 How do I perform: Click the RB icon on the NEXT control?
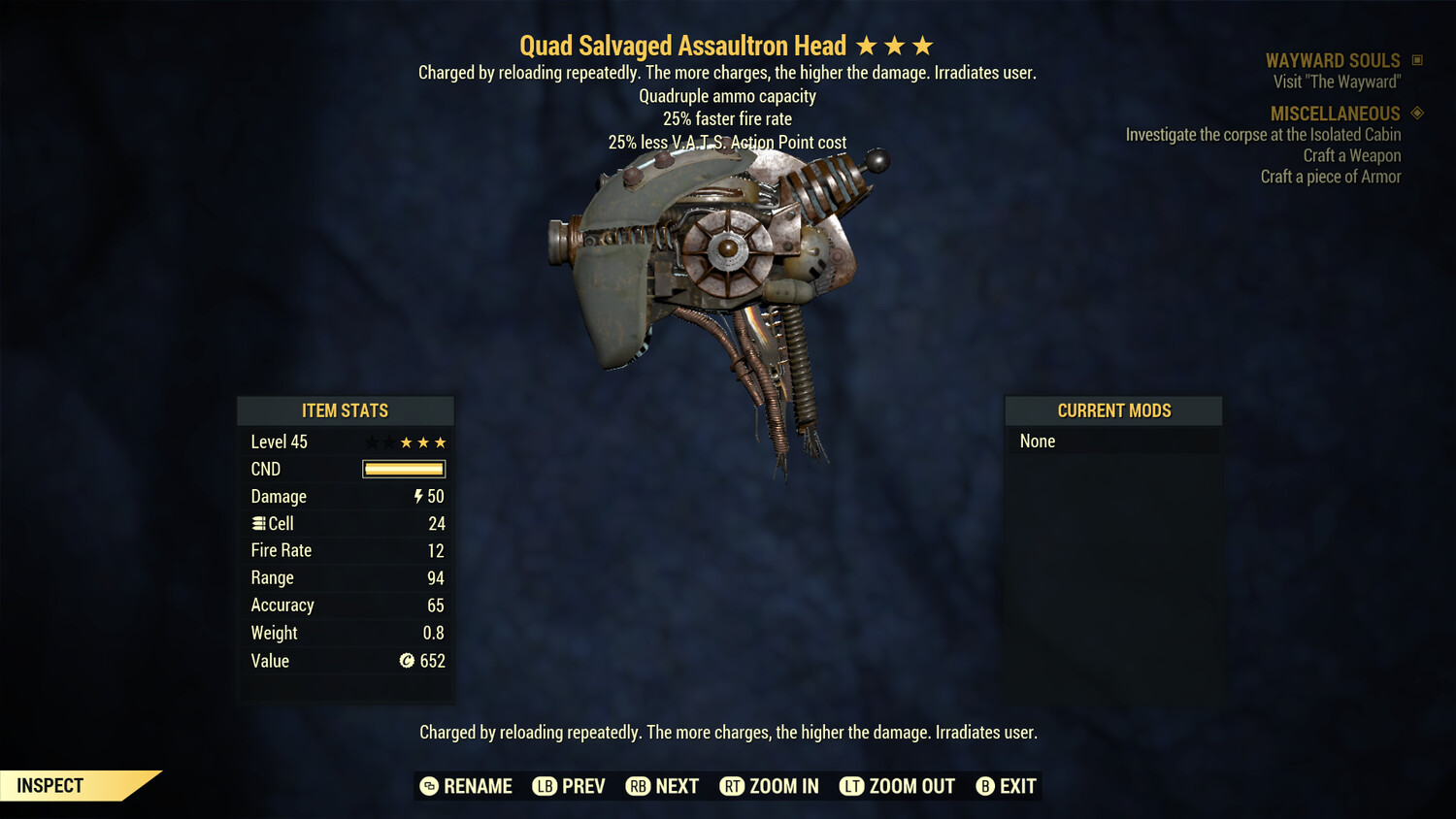coord(639,786)
